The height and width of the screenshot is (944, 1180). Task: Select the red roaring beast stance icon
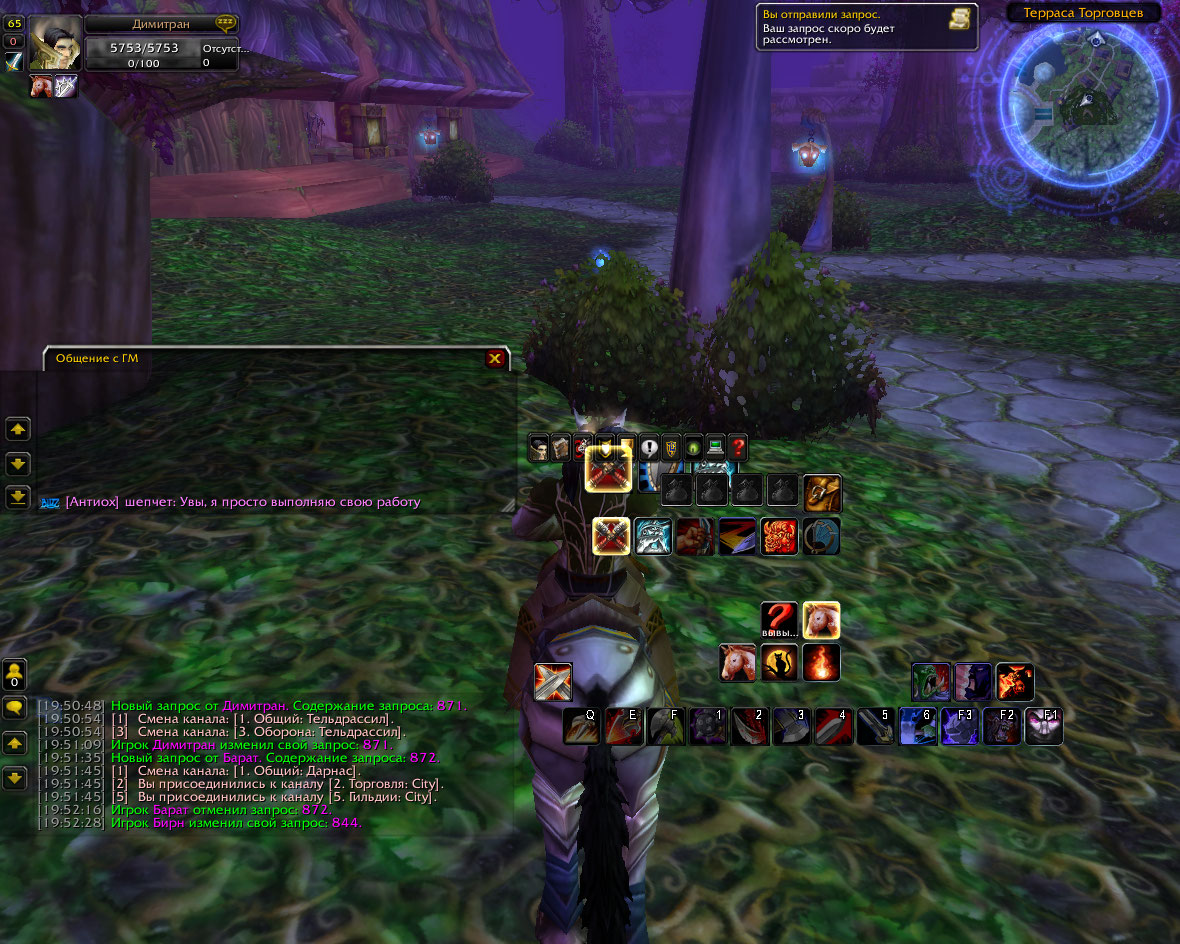coord(780,537)
